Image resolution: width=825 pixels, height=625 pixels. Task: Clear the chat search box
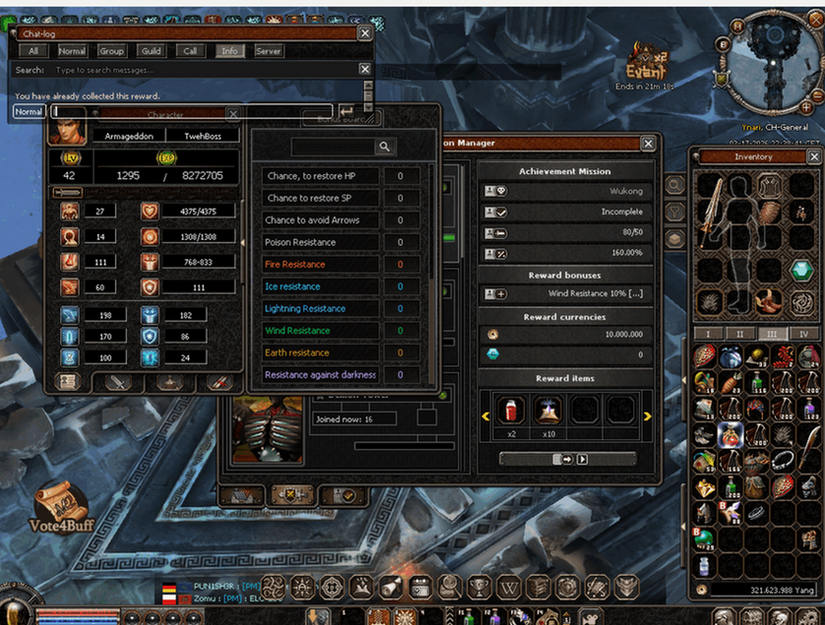(365, 70)
